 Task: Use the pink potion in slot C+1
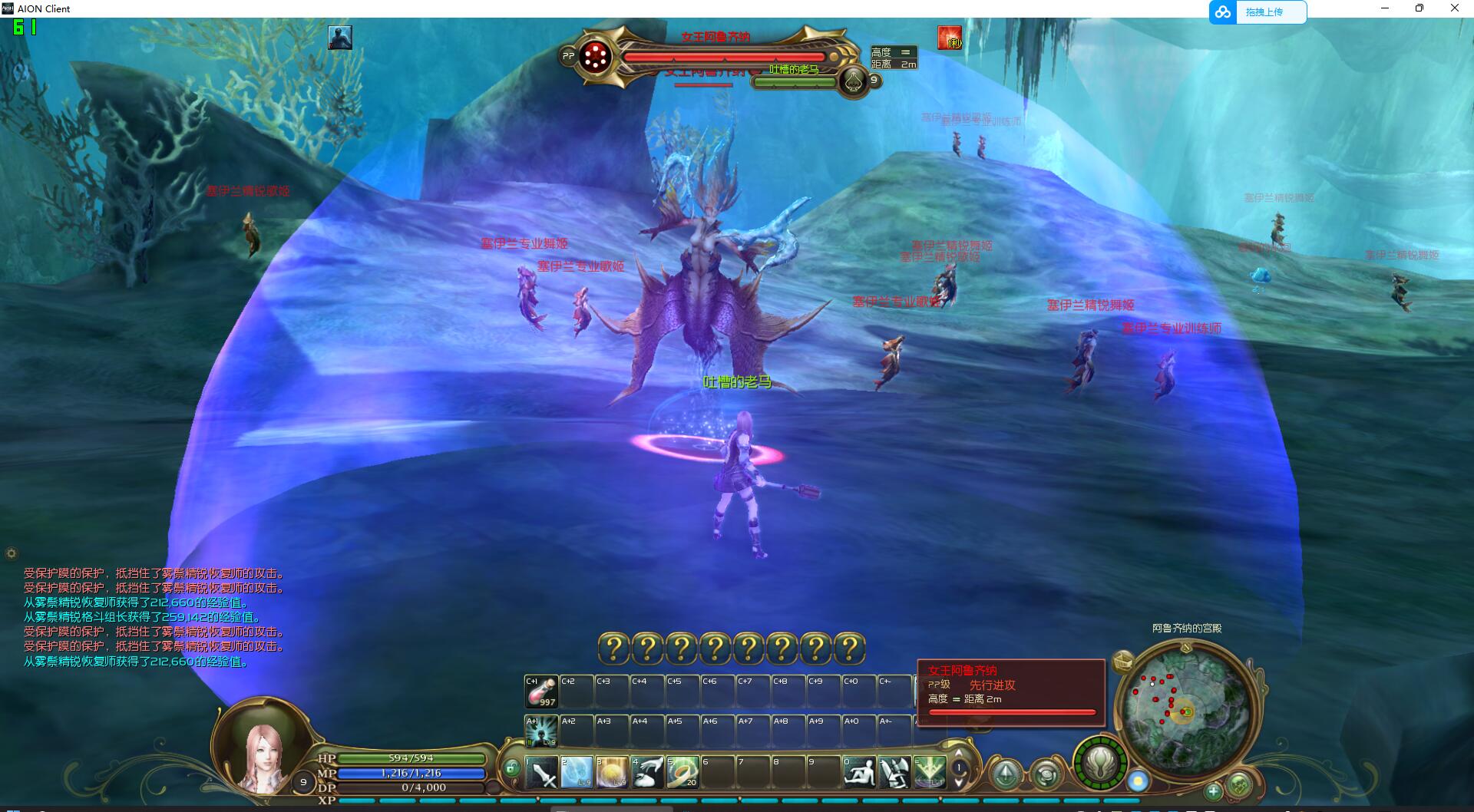click(540, 692)
